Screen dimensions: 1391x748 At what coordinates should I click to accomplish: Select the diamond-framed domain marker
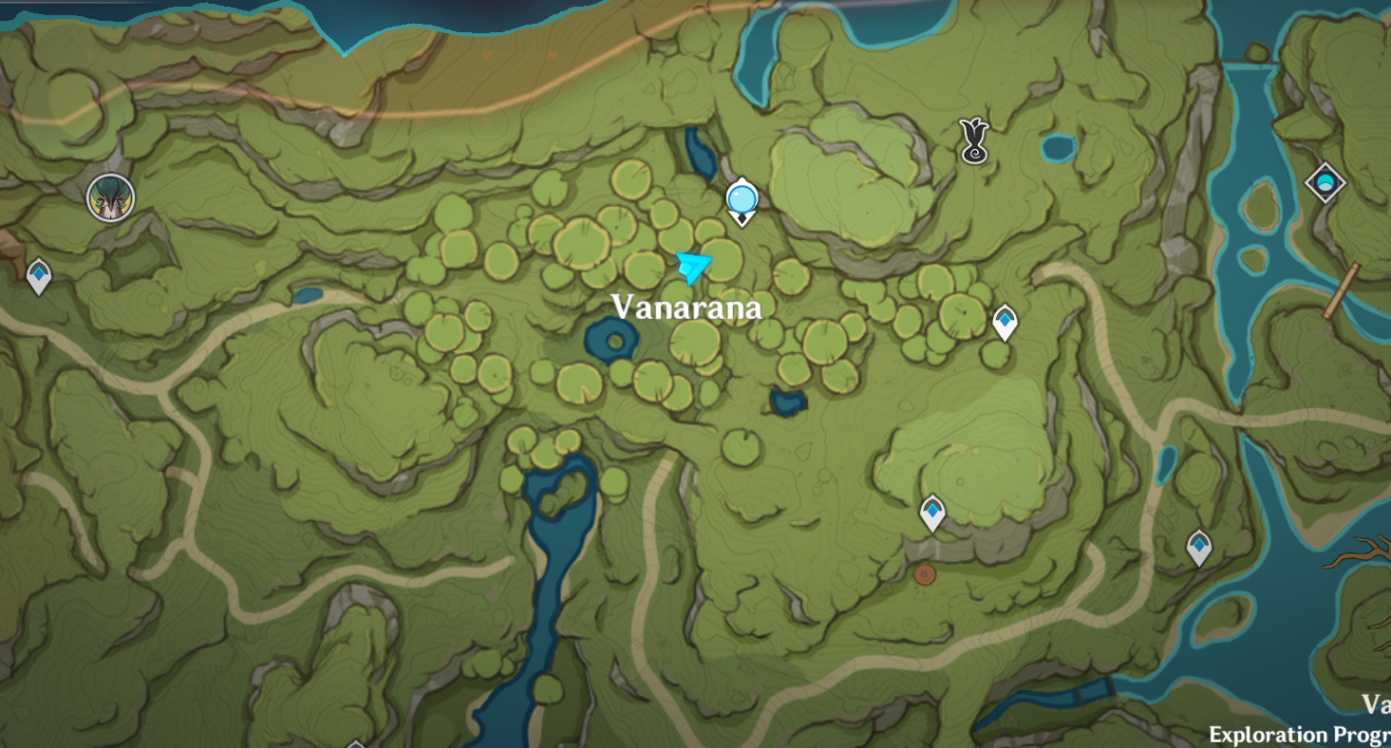click(1325, 183)
